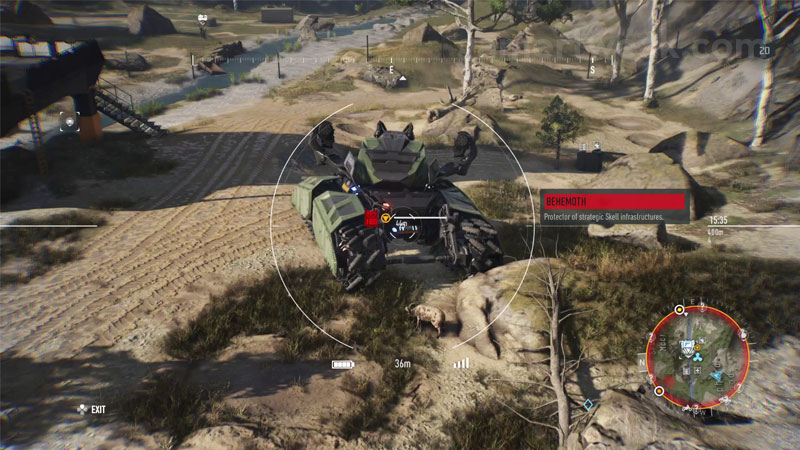Check the drone battery icon
The height and width of the screenshot is (450, 800).
coord(343,364)
